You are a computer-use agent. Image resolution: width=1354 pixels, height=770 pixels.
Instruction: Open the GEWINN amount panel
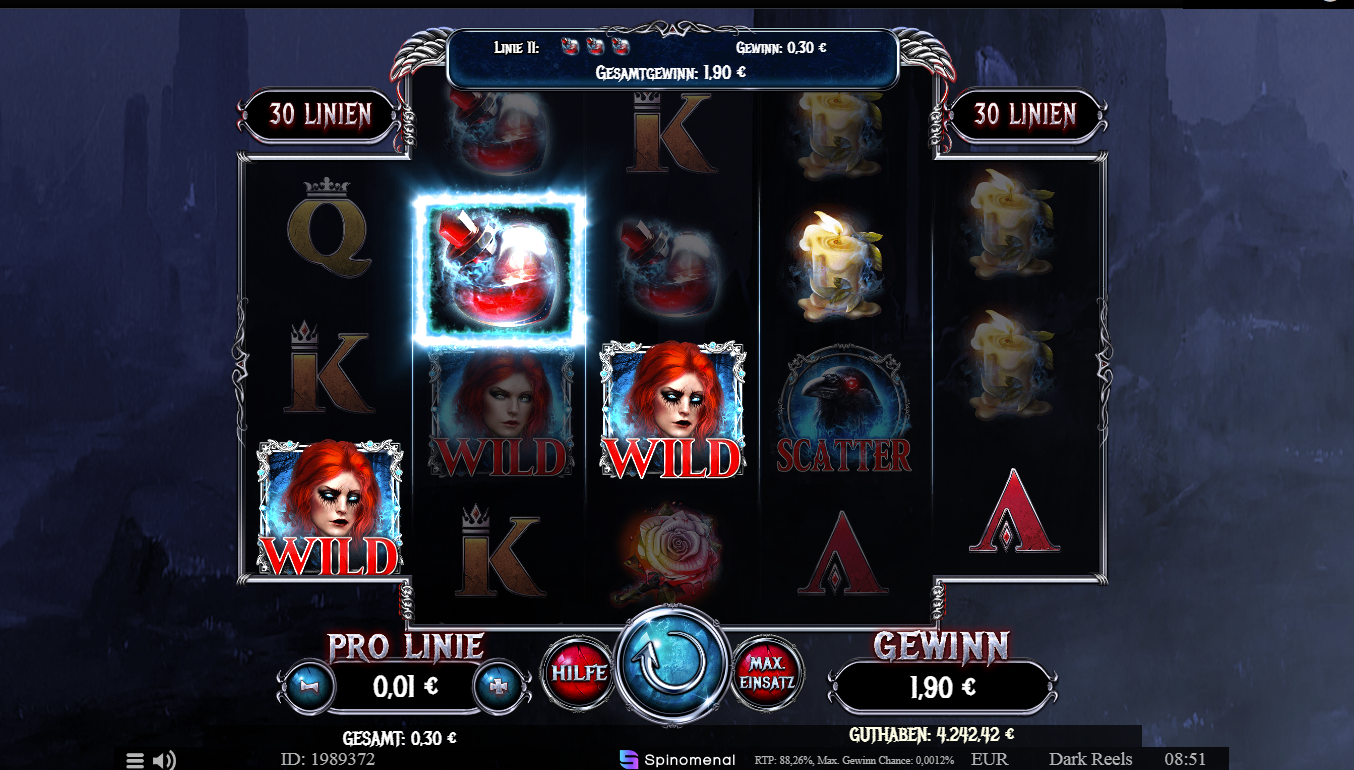pos(942,687)
